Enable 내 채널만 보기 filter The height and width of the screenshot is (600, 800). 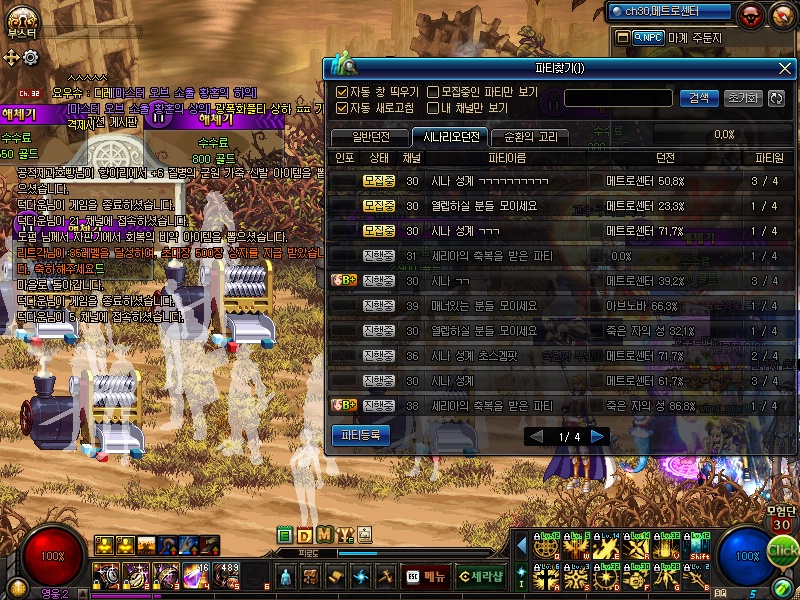point(433,108)
